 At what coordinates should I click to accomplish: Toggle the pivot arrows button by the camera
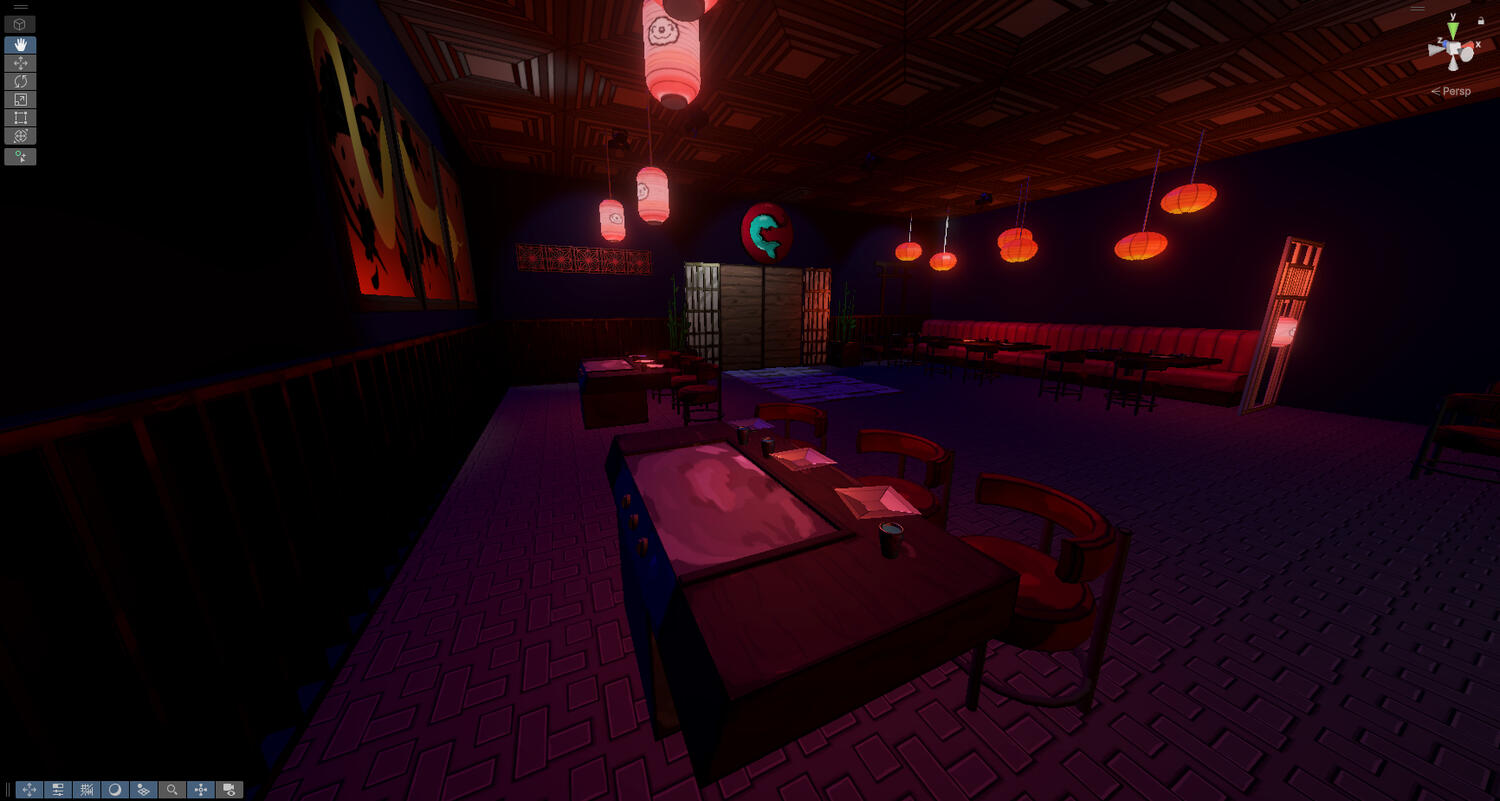pos(201,789)
